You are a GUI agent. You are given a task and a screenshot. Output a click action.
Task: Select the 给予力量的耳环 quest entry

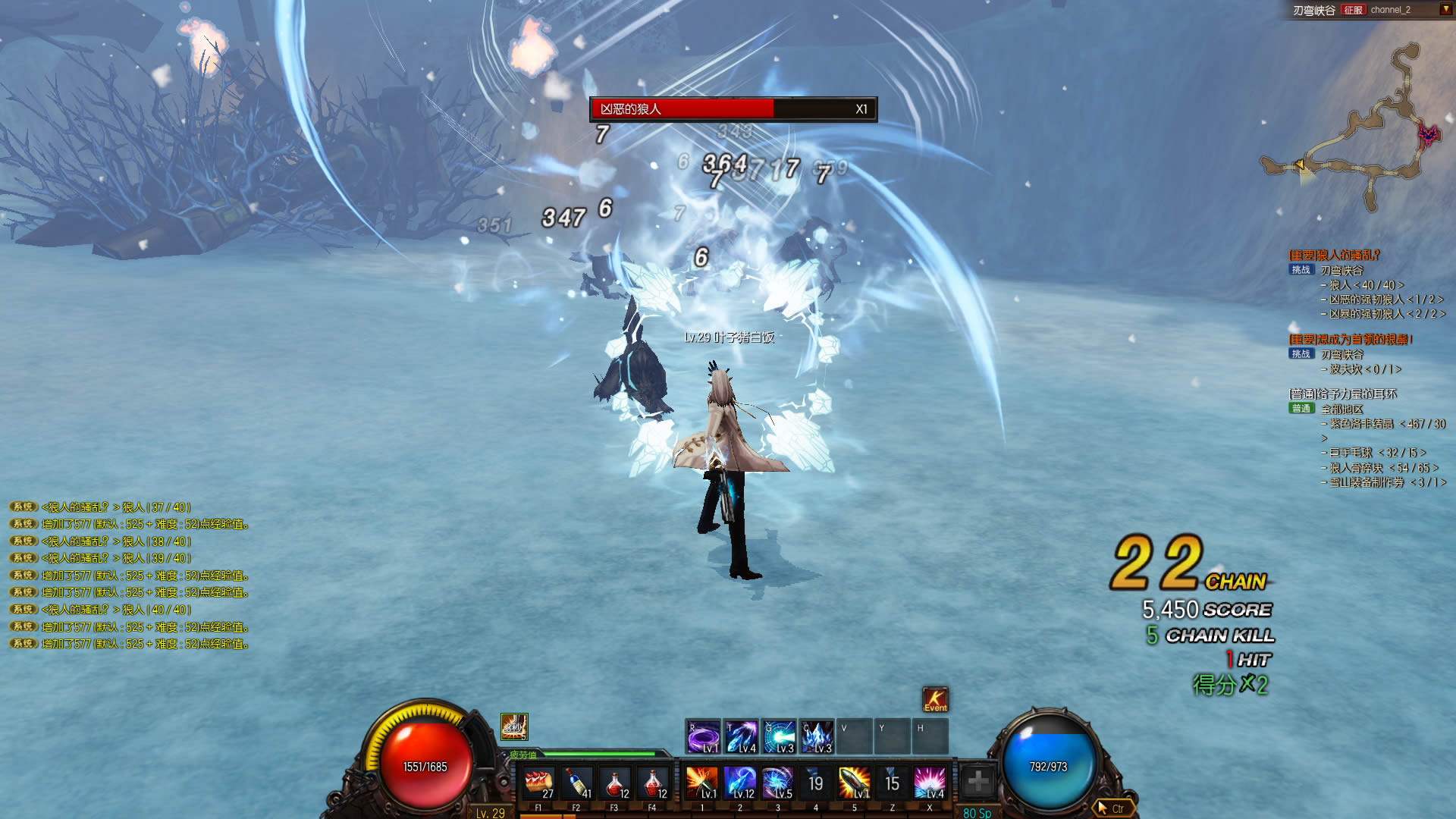pyautogui.click(x=1342, y=394)
